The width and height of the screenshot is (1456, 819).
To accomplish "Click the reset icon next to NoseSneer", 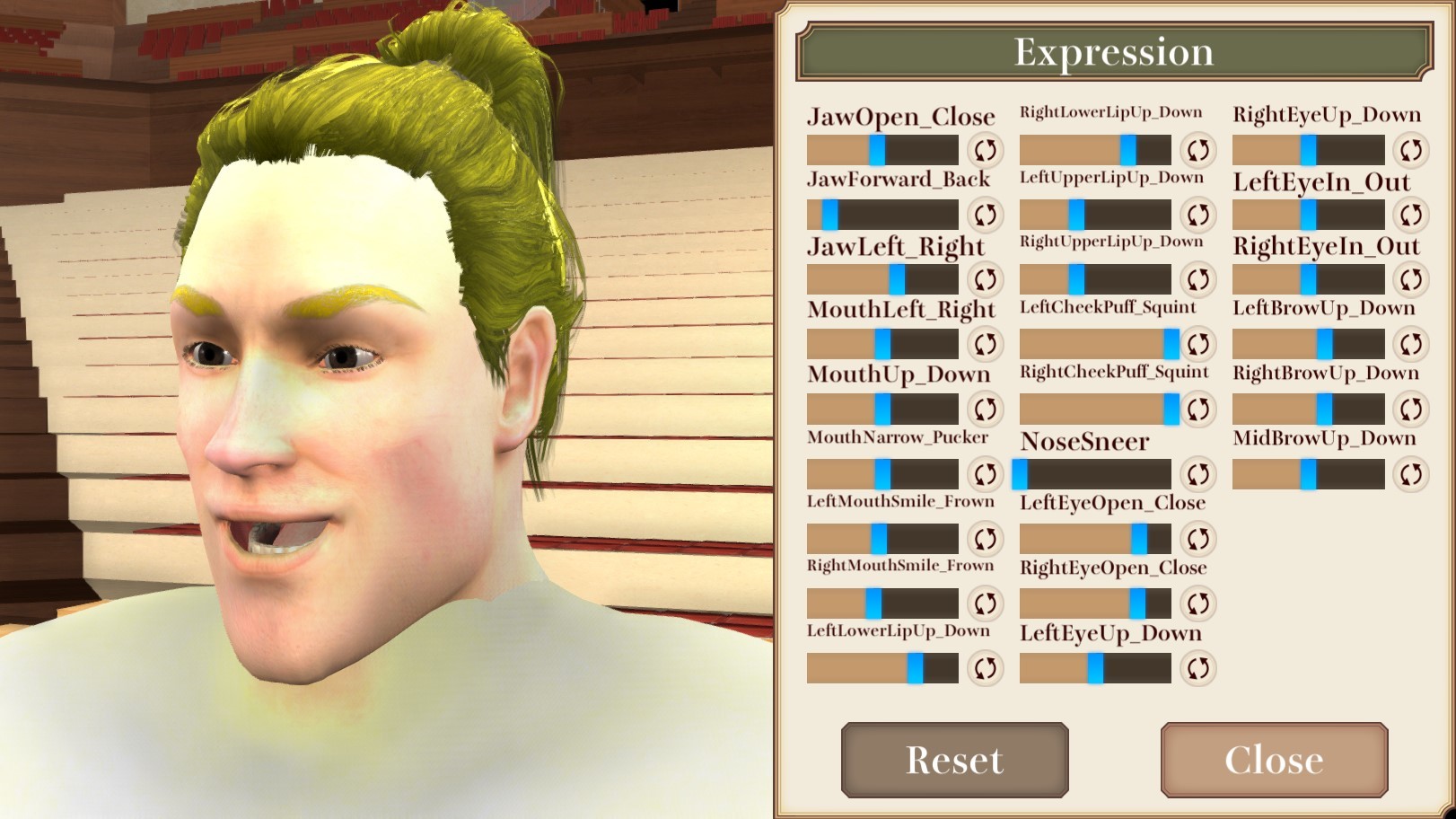I will (x=1196, y=473).
